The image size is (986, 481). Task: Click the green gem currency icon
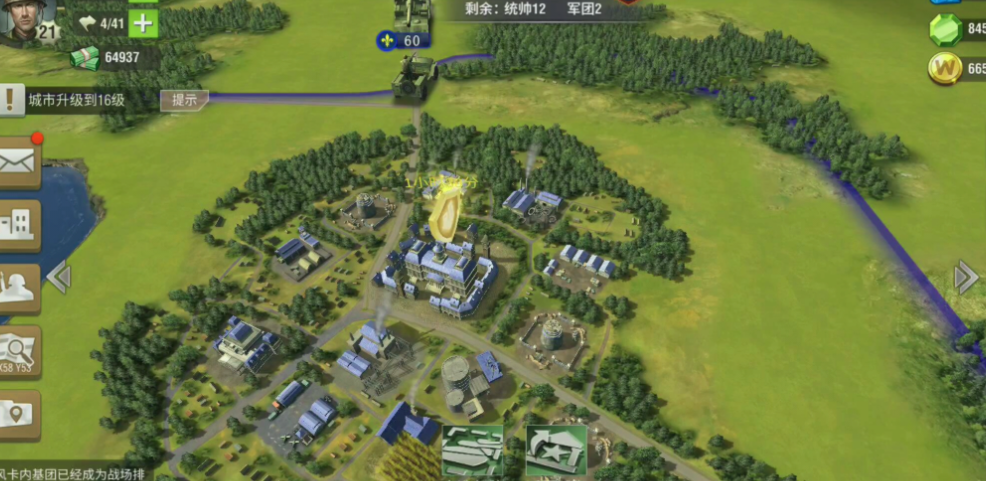pyautogui.click(x=945, y=30)
